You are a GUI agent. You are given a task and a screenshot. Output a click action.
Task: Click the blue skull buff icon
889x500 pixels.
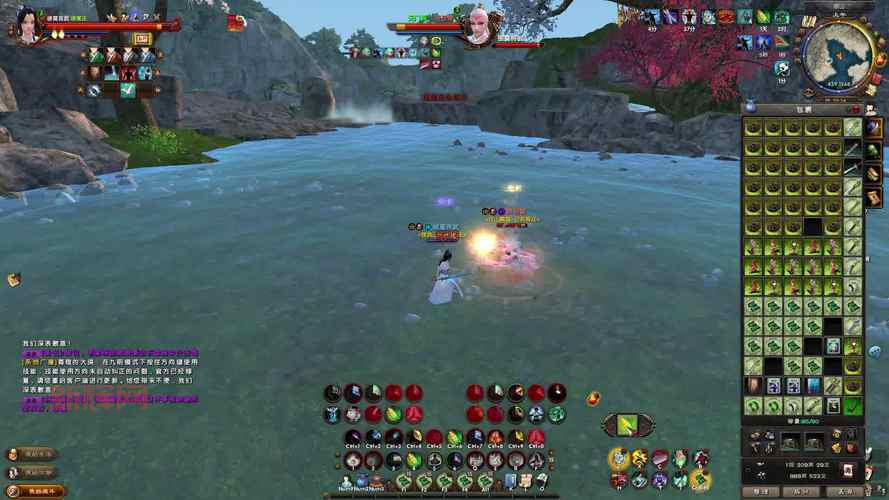(x=783, y=68)
